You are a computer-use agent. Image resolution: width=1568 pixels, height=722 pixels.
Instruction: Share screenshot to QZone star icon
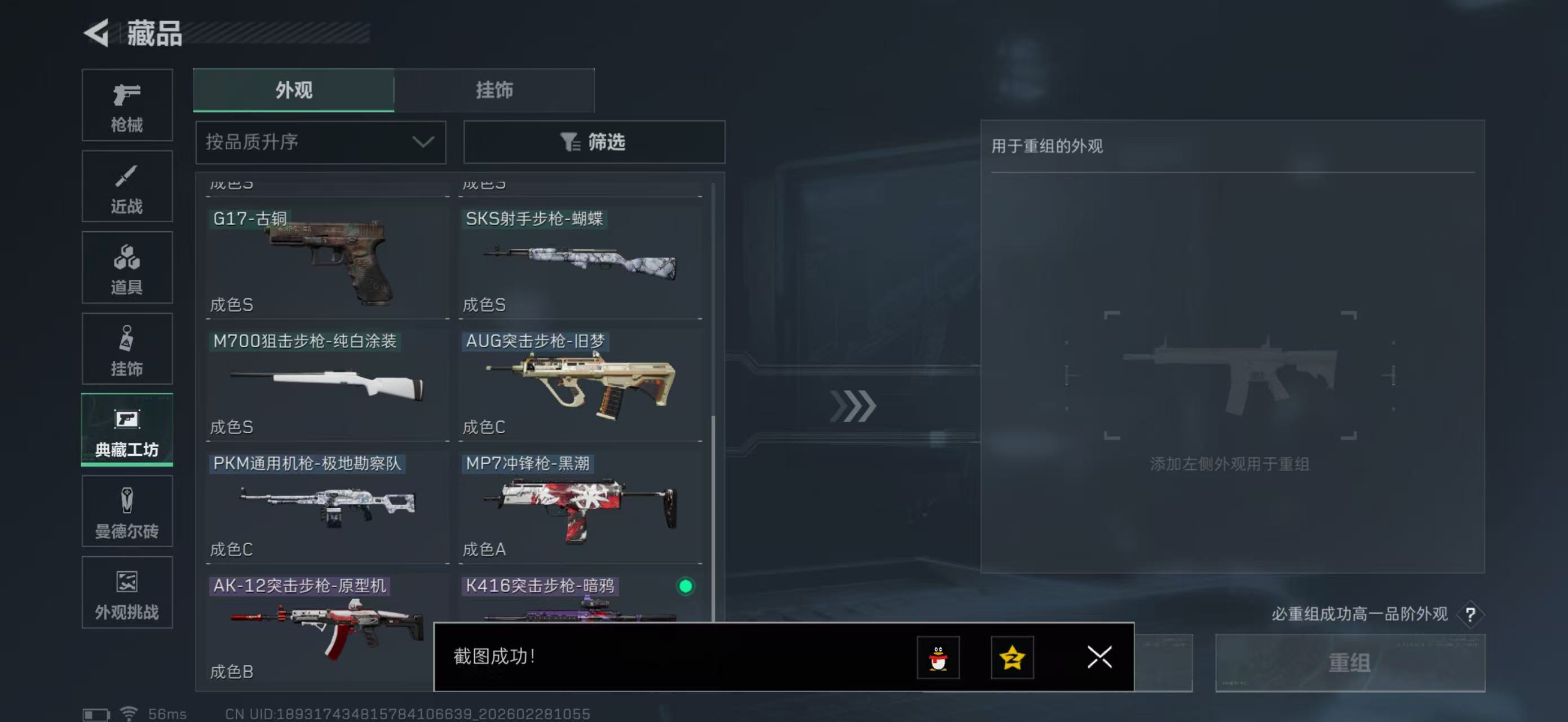[1012, 658]
